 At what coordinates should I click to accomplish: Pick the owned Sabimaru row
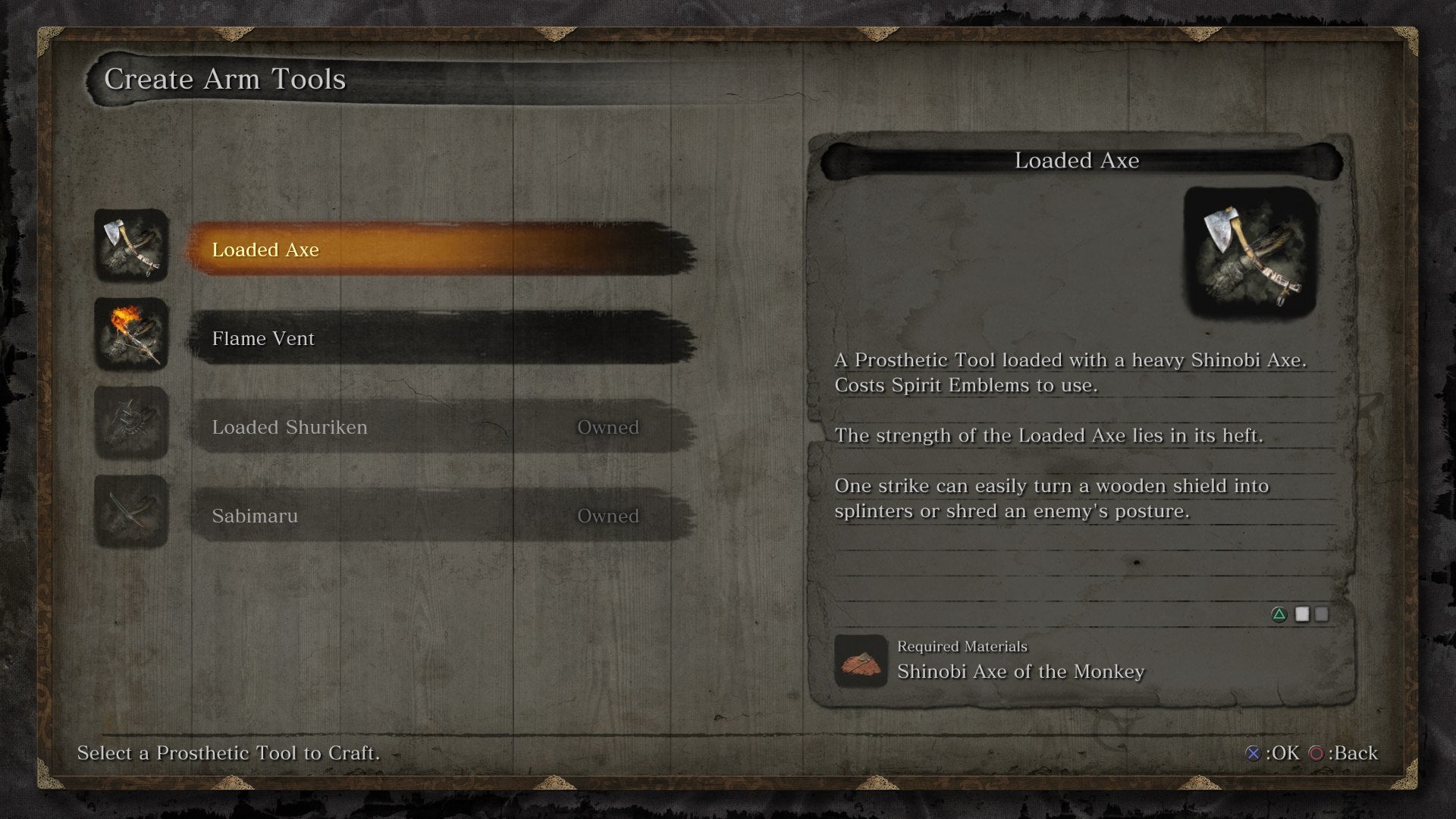tap(440, 516)
